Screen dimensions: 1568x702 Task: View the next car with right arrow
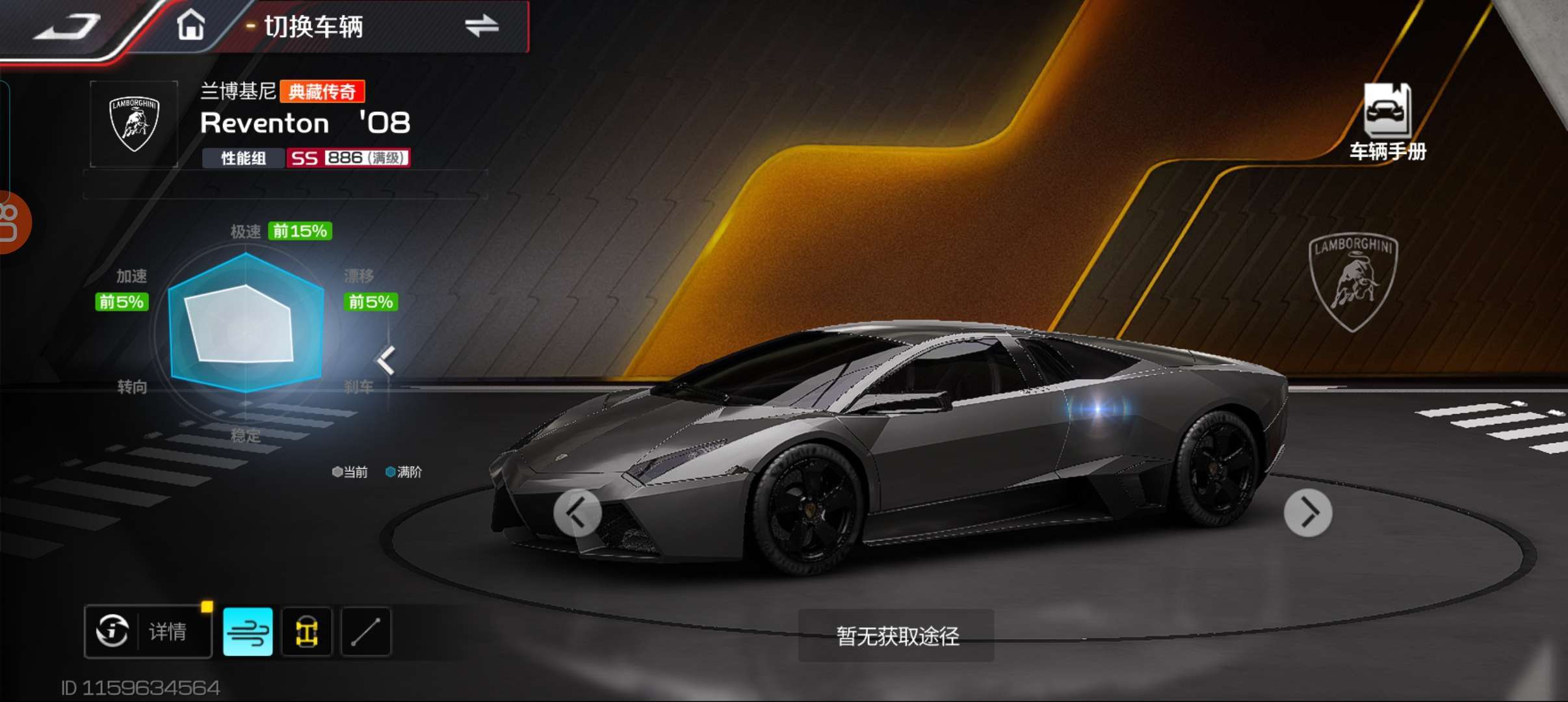(1308, 513)
